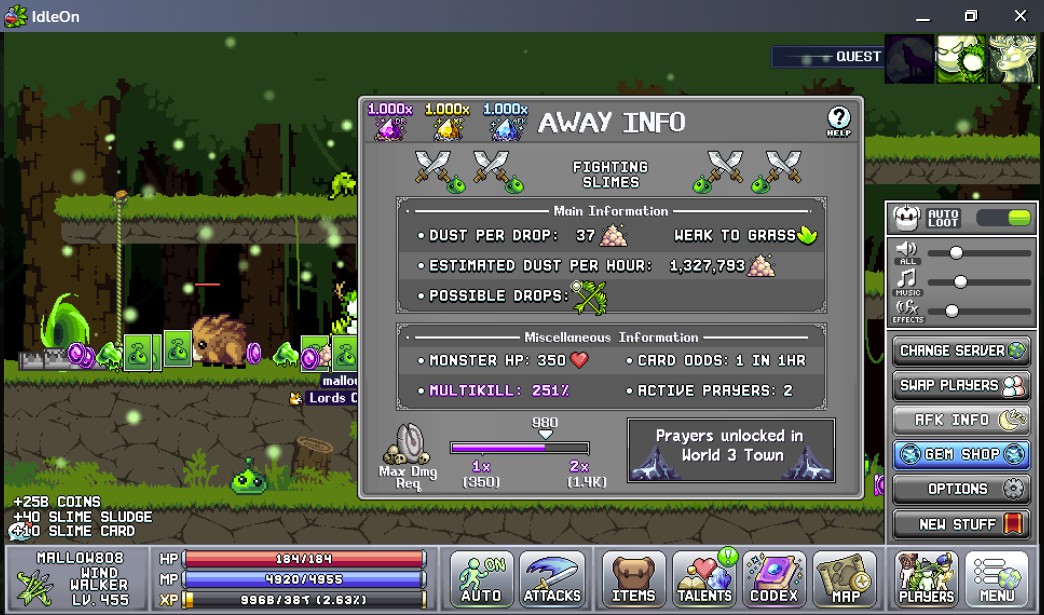1044x615 pixels.
Task: Show the Players list
Action: click(926, 579)
